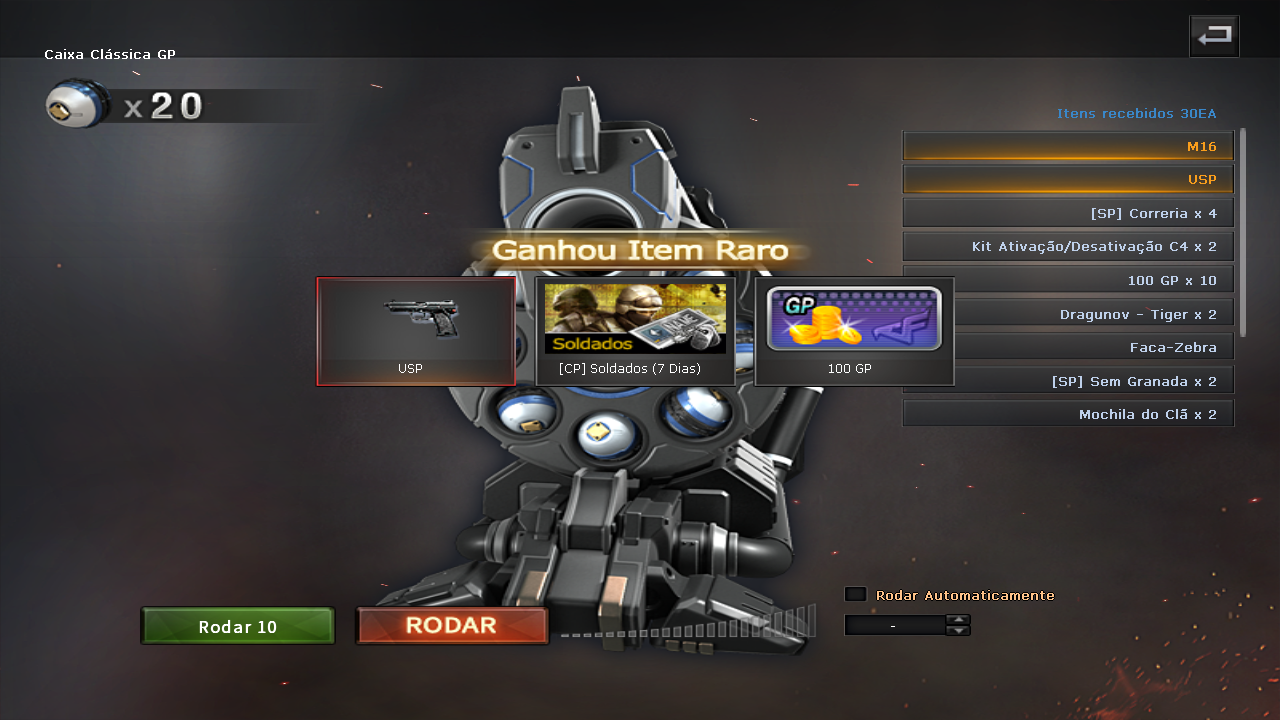The height and width of the screenshot is (720, 1280).
Task: Pick the Kit Ativação/Desativação C4 row
Action: coord(1068,246)
